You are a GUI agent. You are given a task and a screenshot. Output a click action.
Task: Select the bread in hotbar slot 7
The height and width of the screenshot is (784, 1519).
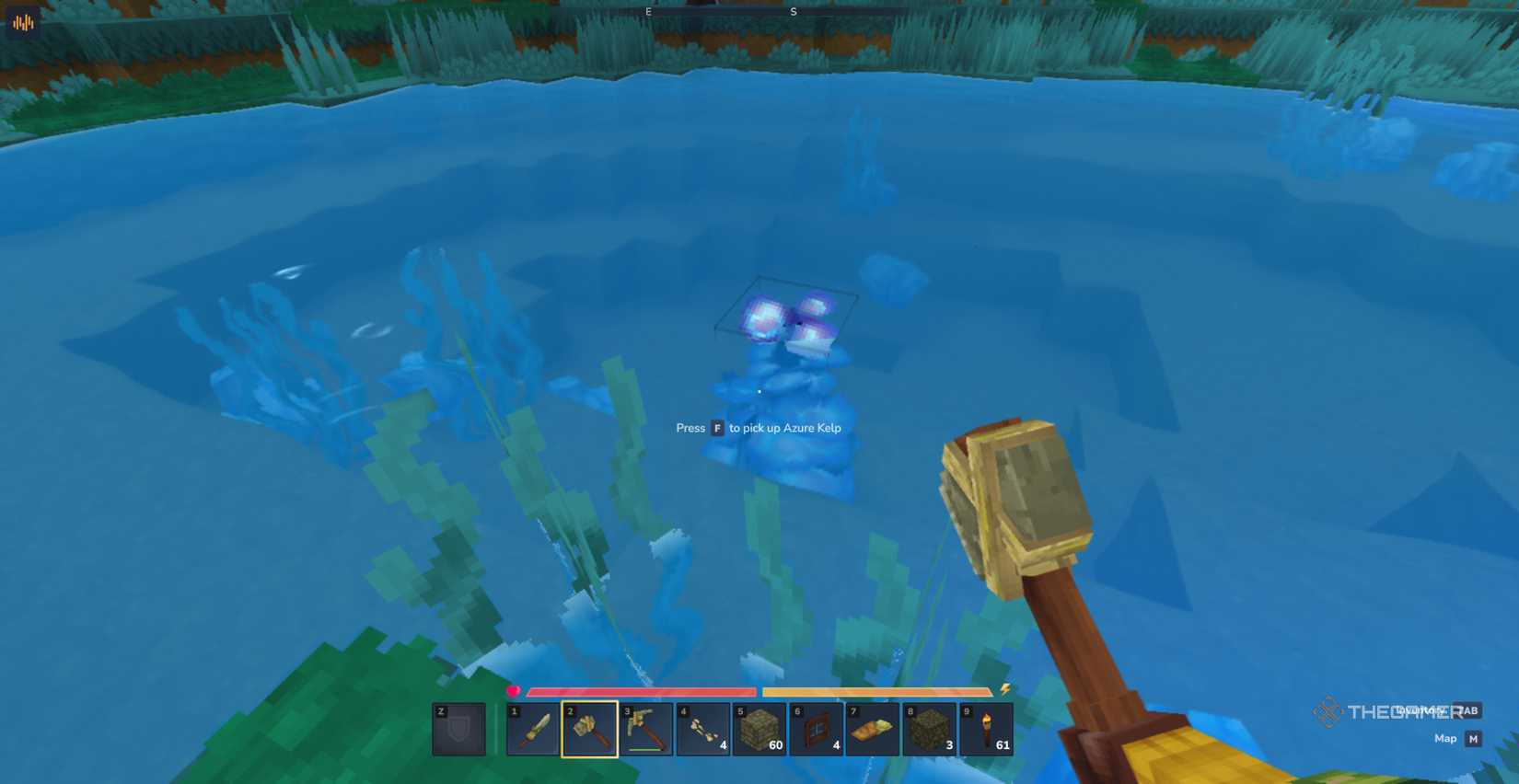tap(874, 729)
